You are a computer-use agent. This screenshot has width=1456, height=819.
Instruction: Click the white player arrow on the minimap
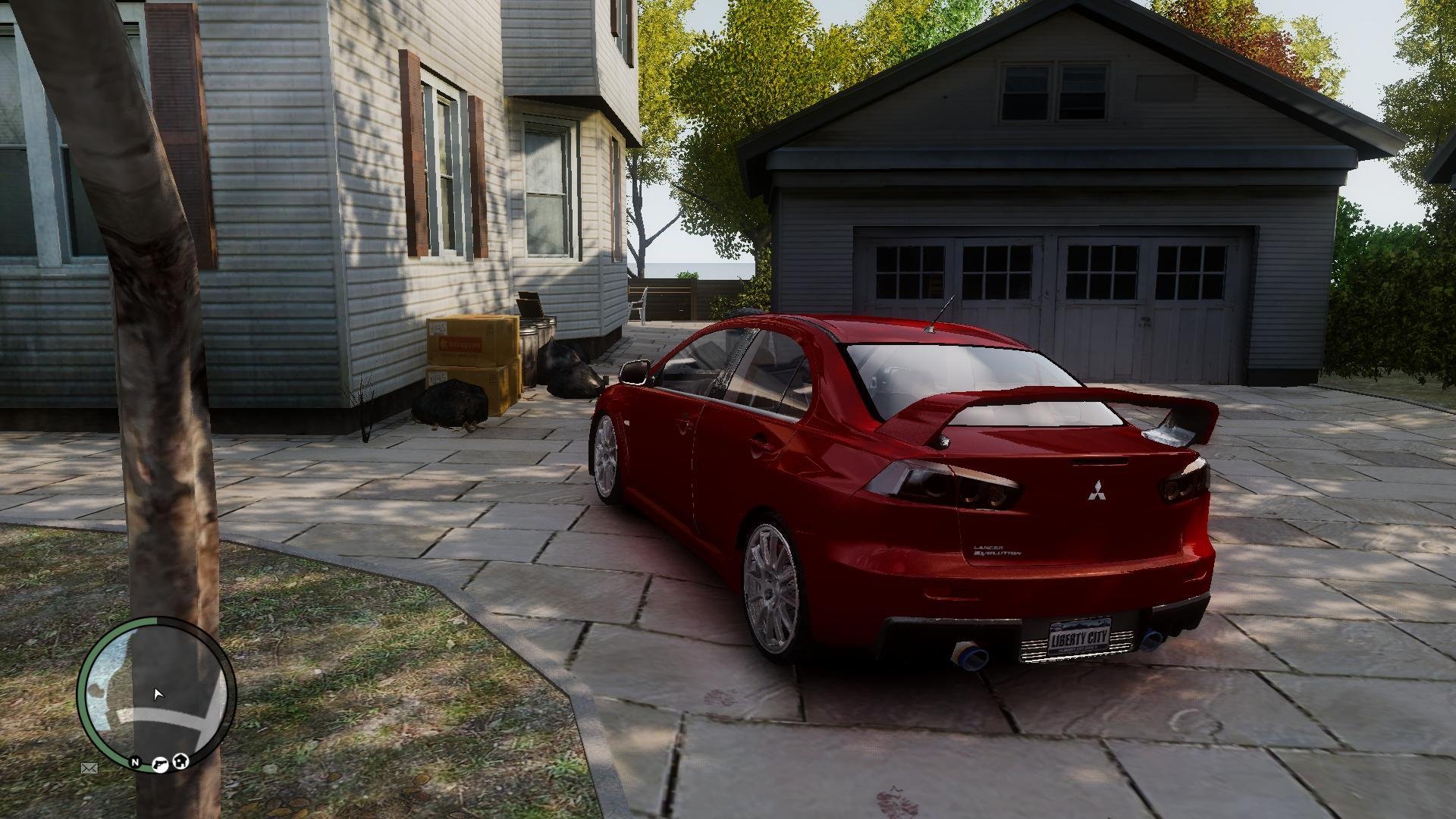click(158, 694)
